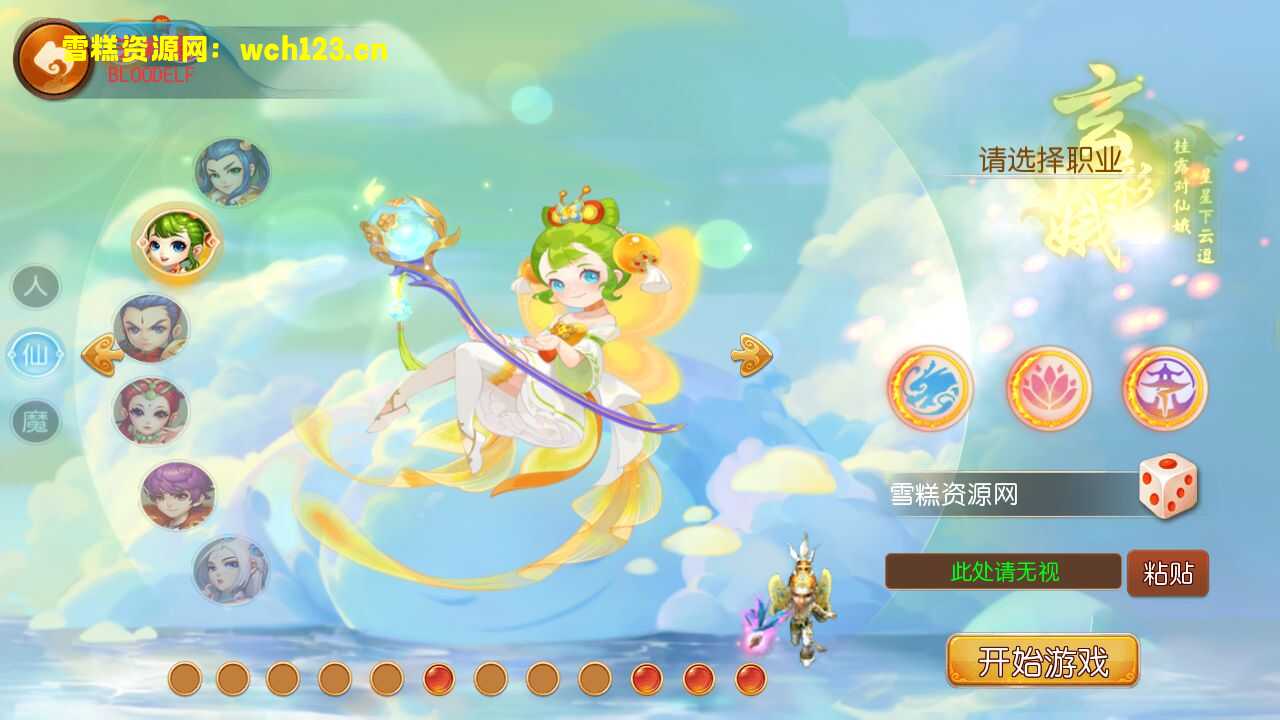Select the blue dragon class icon
The width and height of the screenshot is (1280, 720).
(x=930, y=390)
